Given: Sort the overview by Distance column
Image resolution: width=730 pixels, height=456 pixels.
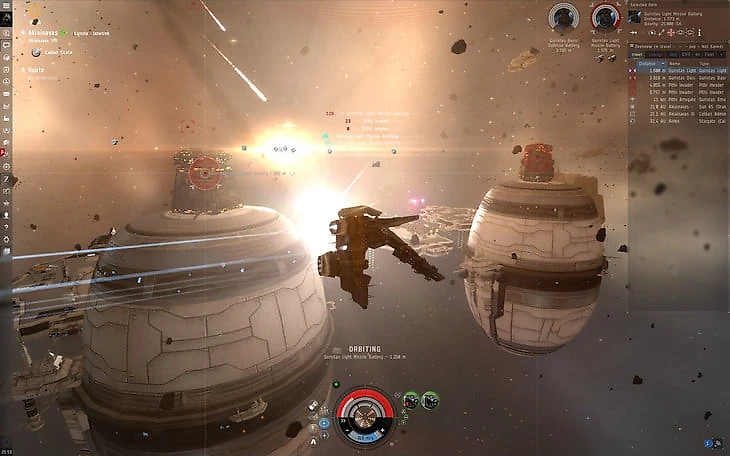Looking at the screenshot, I should (x=647, y=62).
